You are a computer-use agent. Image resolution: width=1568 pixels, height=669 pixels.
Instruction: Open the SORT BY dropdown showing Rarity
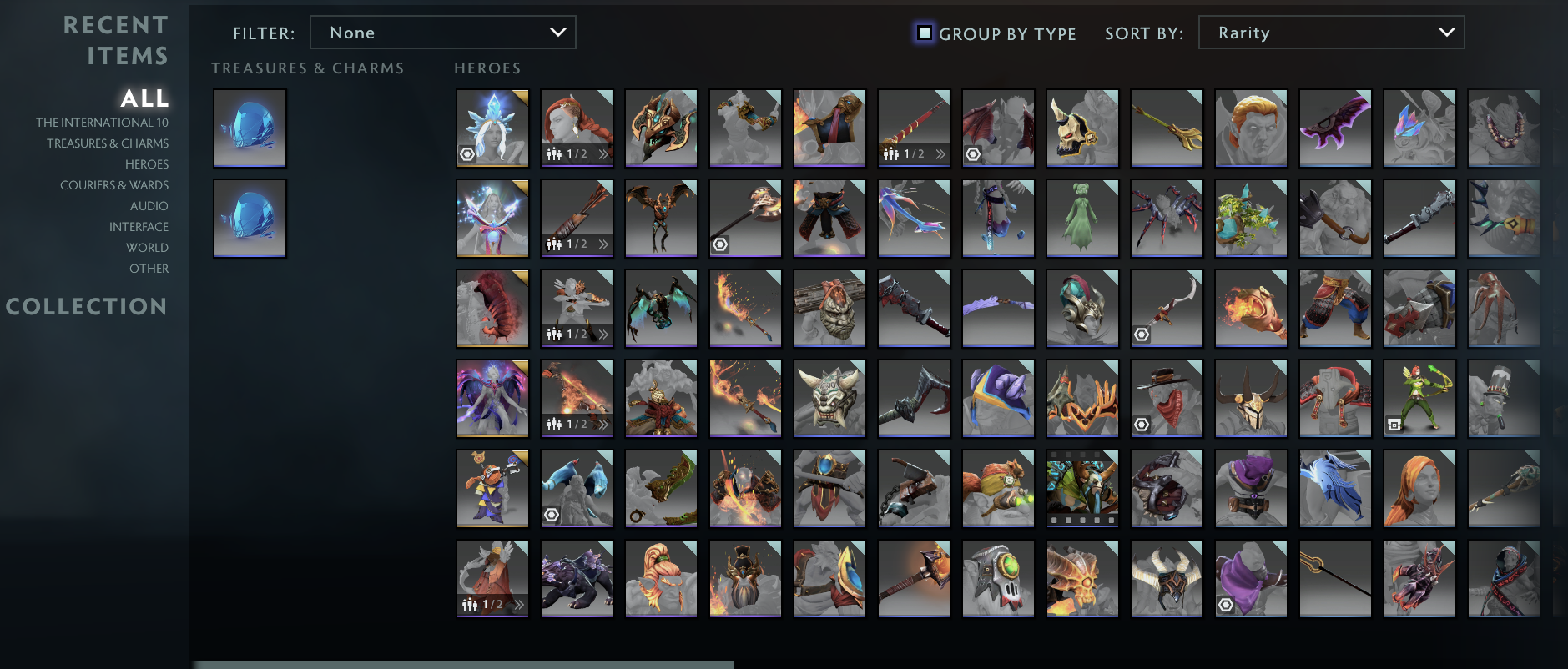coord(1330,33)
